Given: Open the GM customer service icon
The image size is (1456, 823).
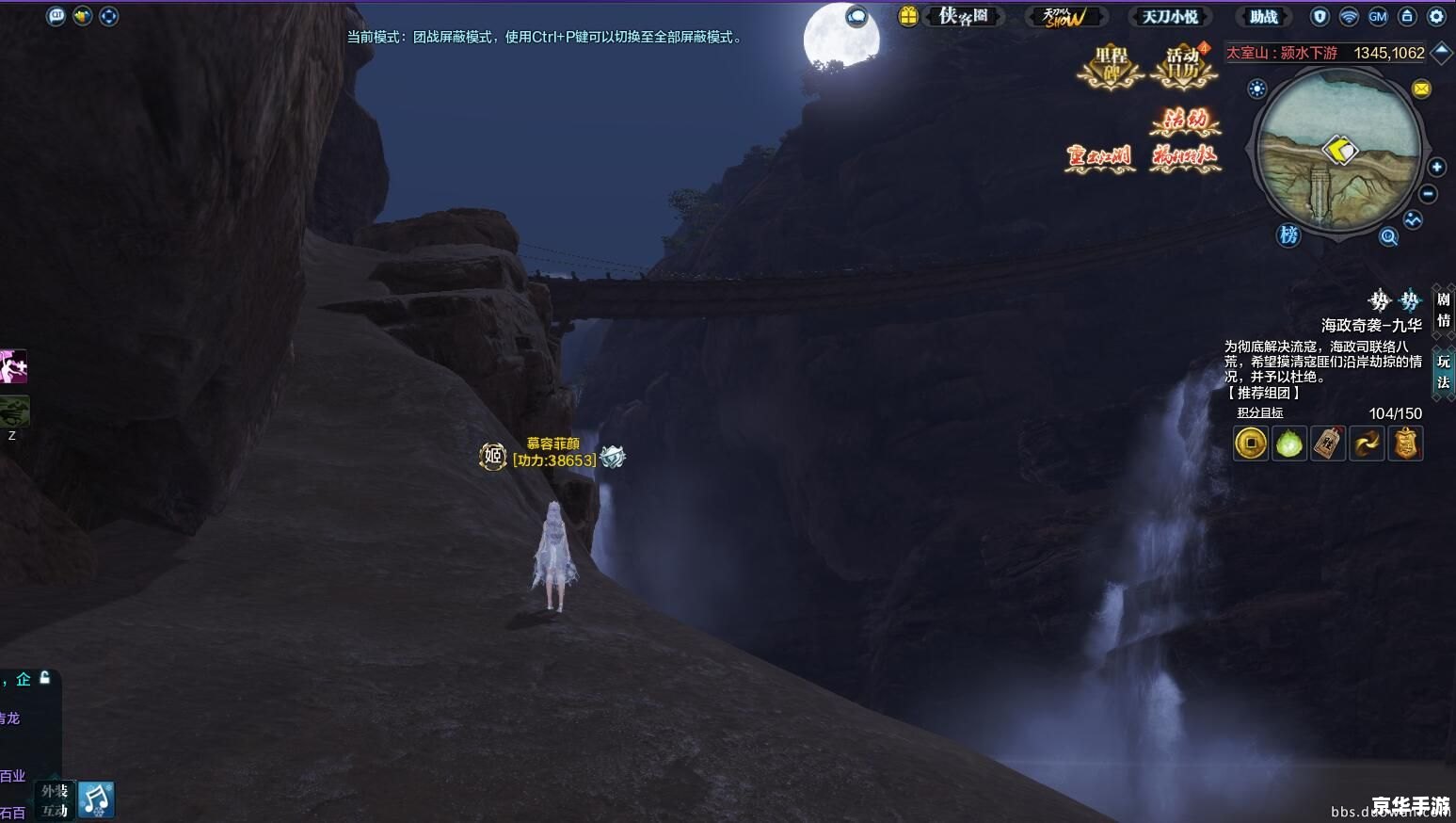Looking at the screenshot, I should click(1377, 16).
